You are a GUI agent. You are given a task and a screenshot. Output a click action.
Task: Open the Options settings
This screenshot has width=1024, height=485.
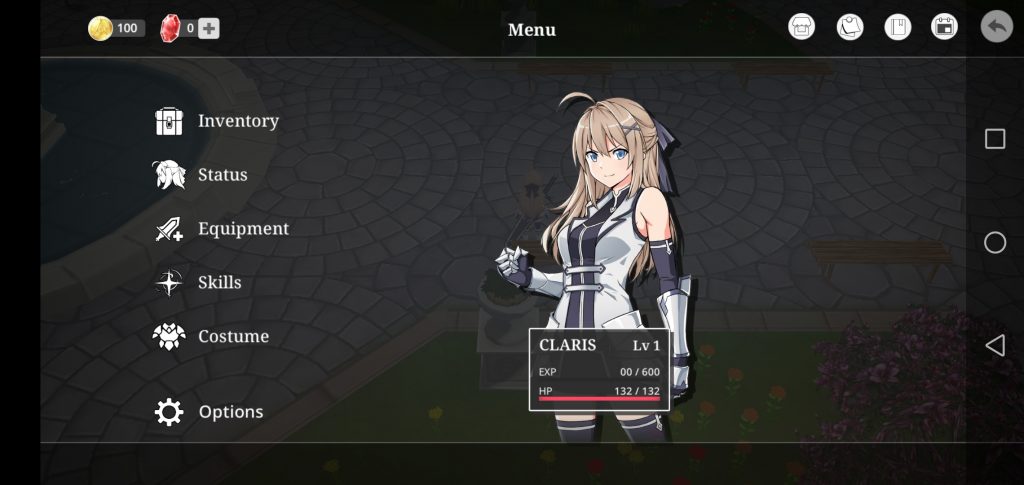(x=210, y=412)
